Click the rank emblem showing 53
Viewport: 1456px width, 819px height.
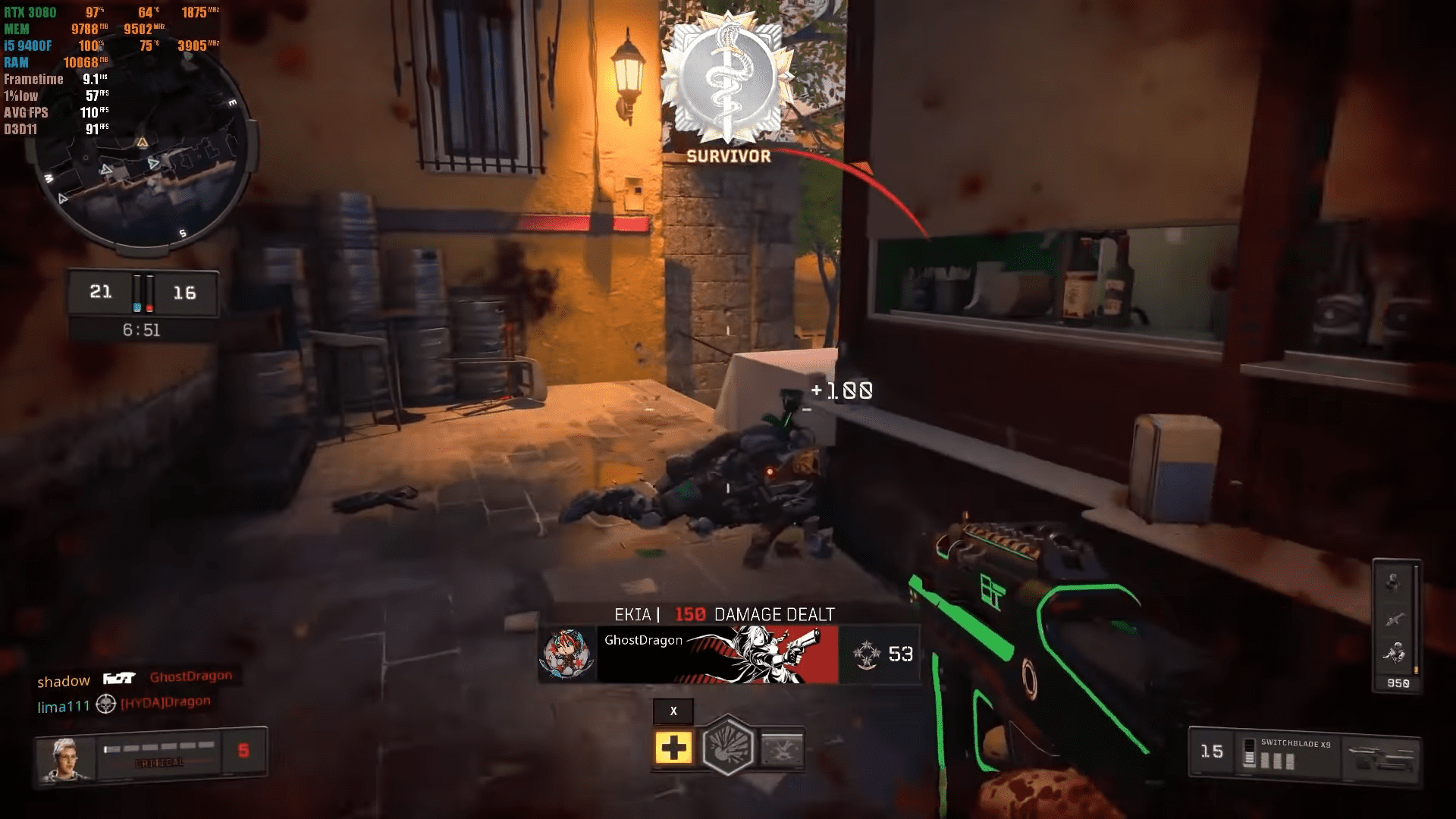[887, 654]
